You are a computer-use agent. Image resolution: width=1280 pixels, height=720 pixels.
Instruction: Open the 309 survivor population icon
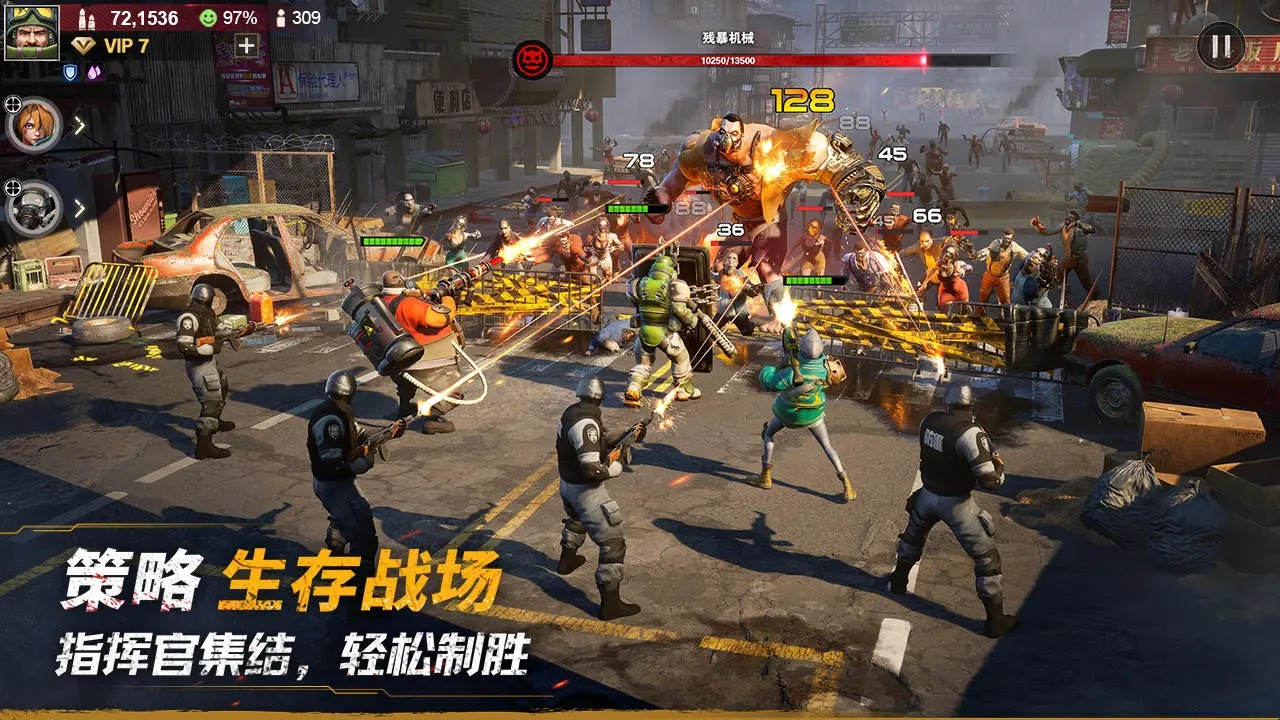(281, 17)
